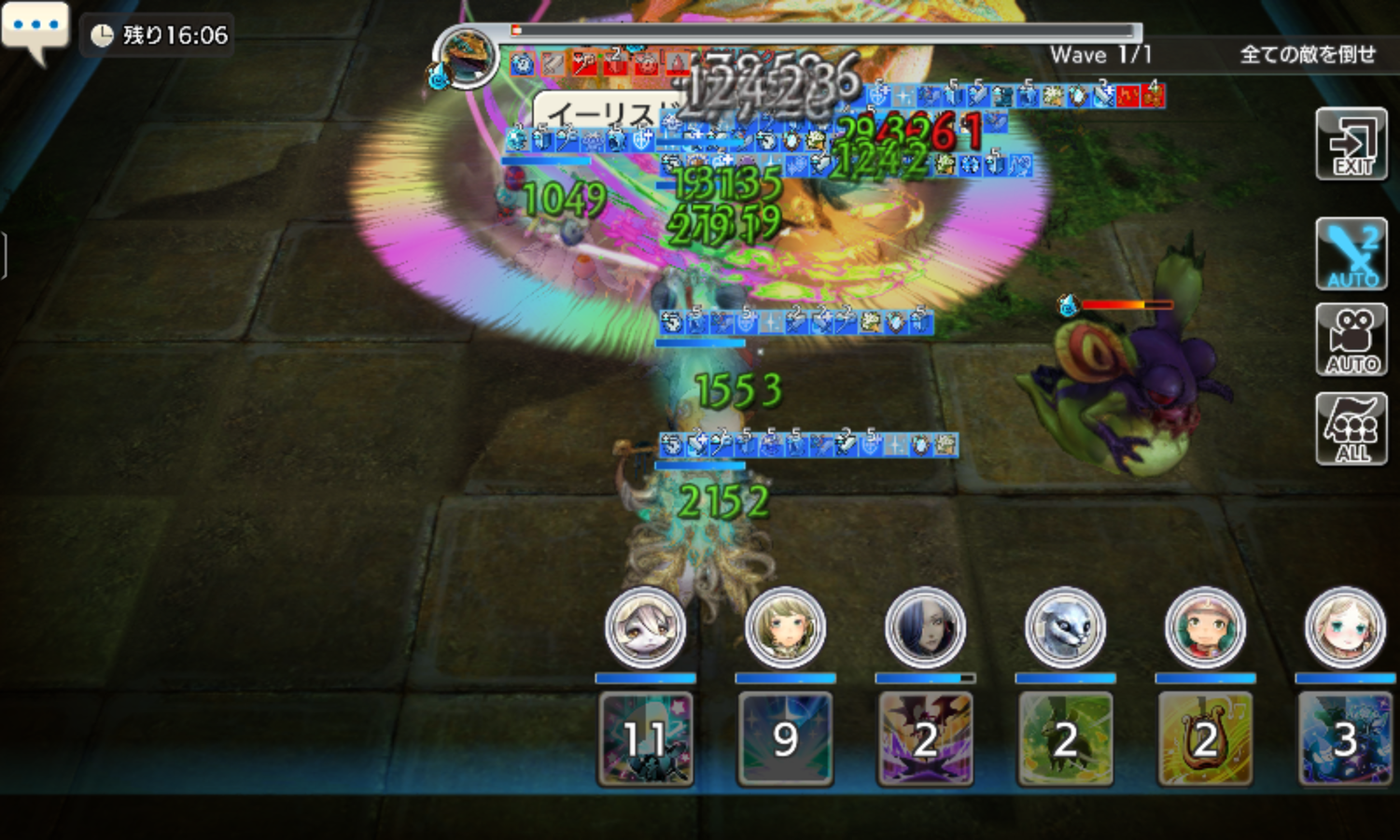Activate the ALL units button
This screenshot has width=1400, height=840.
tap(1351, 428)
